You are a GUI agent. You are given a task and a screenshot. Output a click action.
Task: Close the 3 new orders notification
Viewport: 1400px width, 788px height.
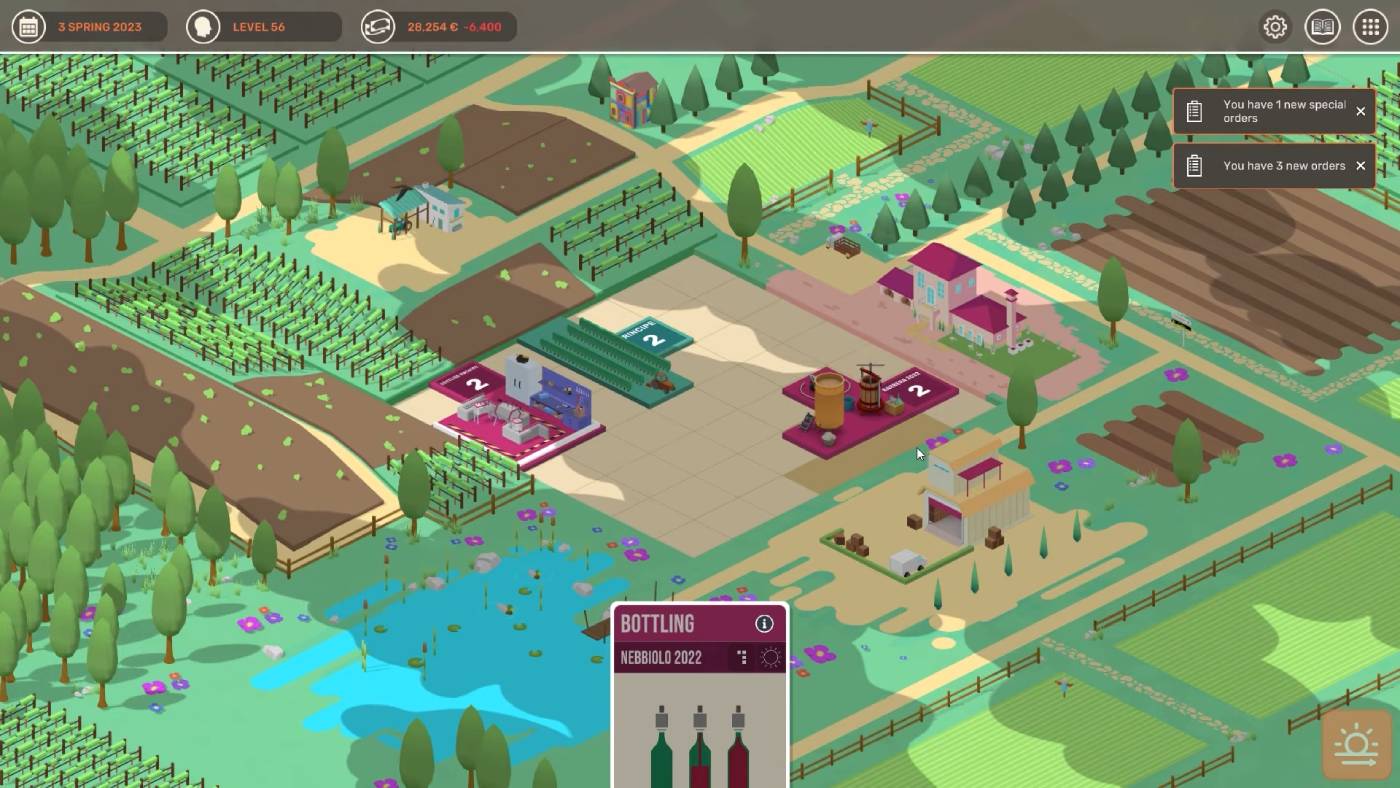tap(1360, 166)
